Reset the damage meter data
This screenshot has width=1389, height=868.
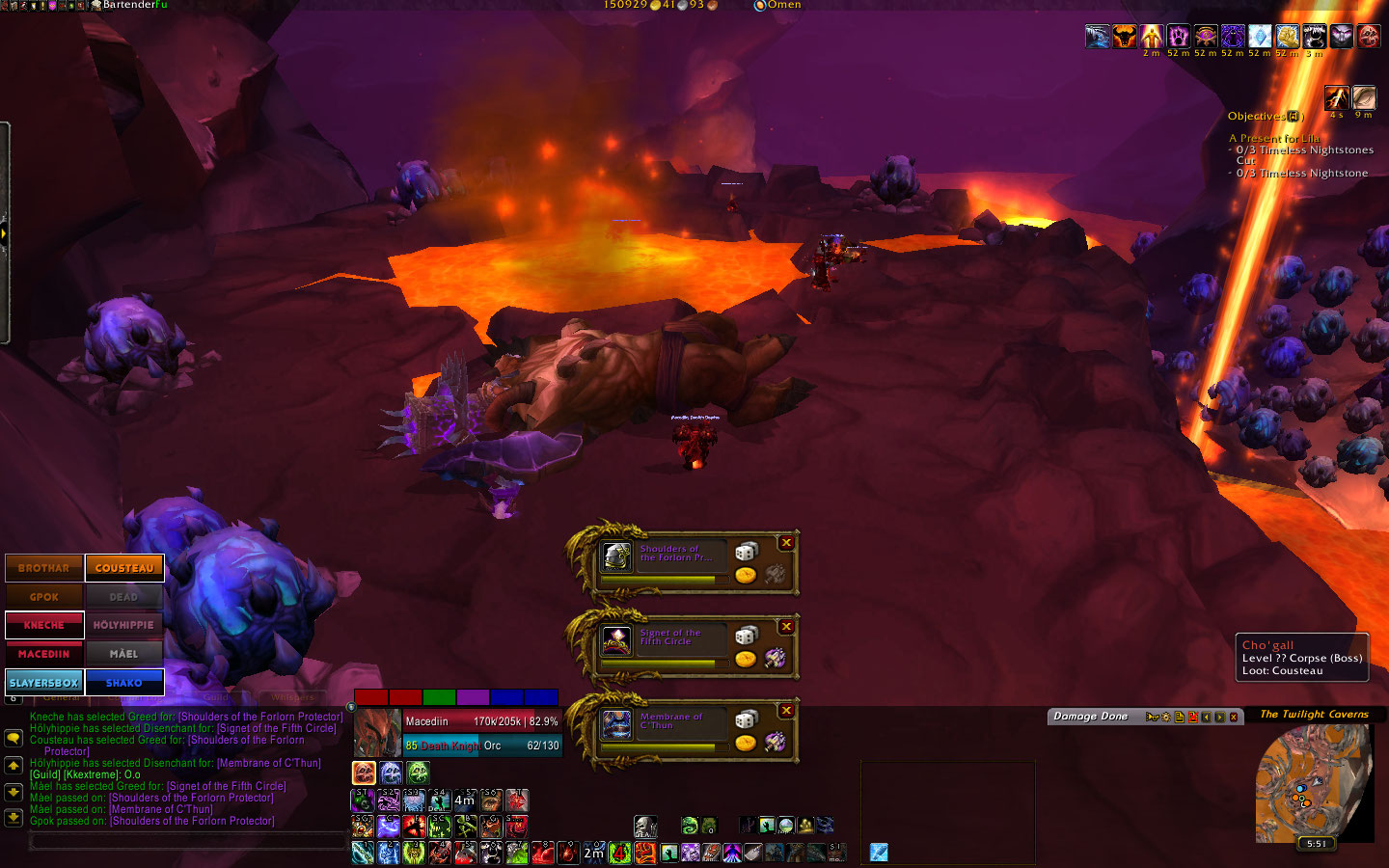[x=1192, y=717]
